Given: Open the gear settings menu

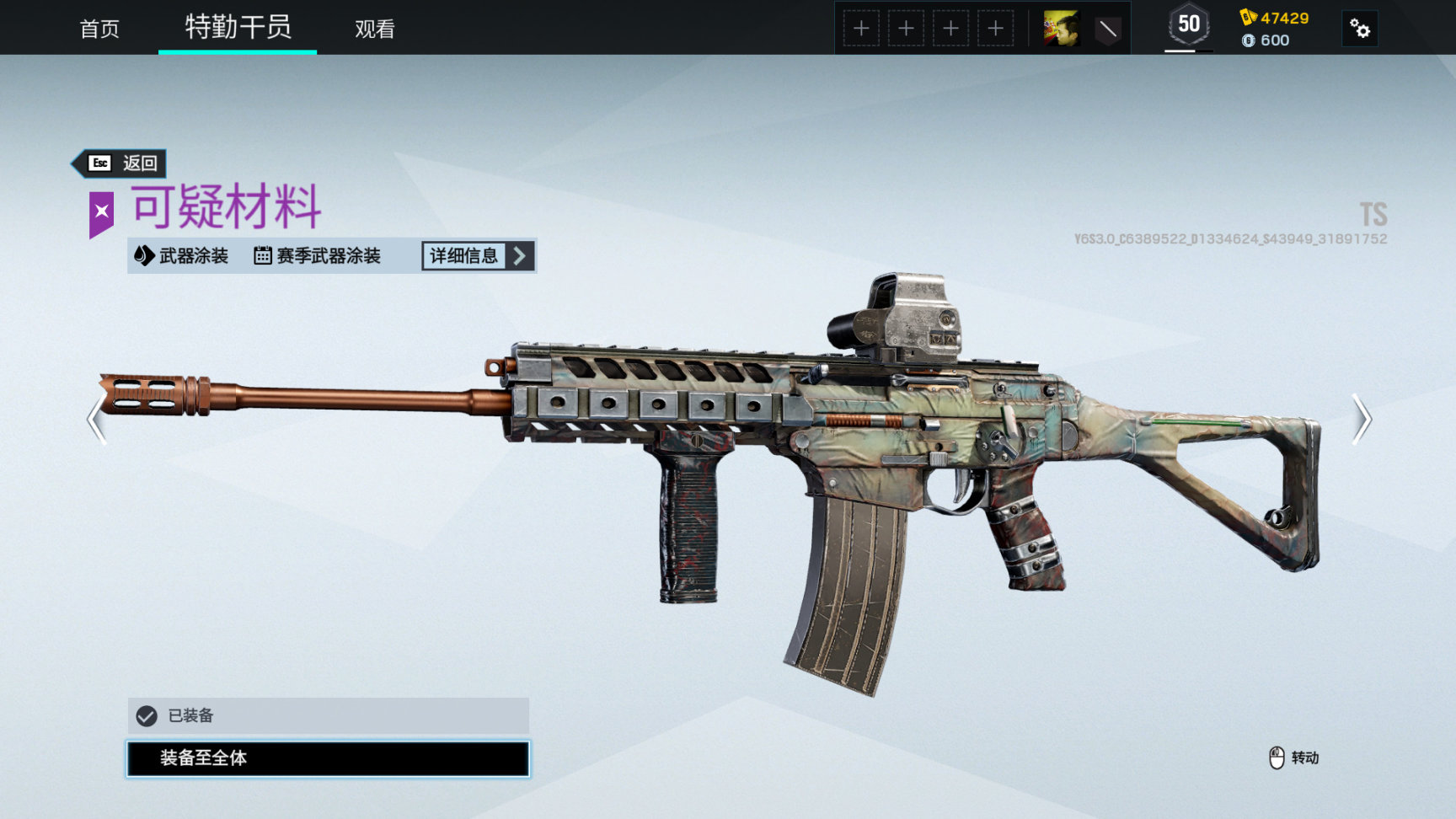Looking at the screenshot, I should click(1359, 29).
